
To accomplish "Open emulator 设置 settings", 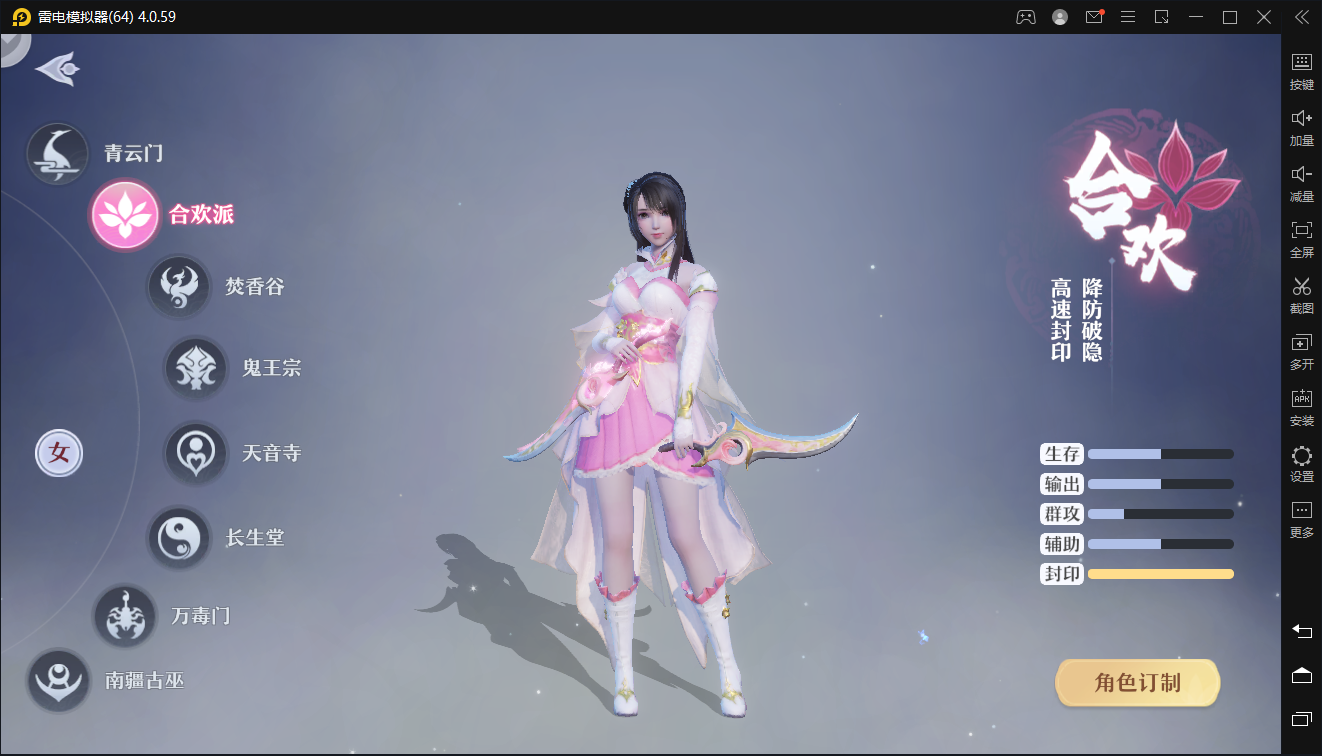I will click(1301, 463).
